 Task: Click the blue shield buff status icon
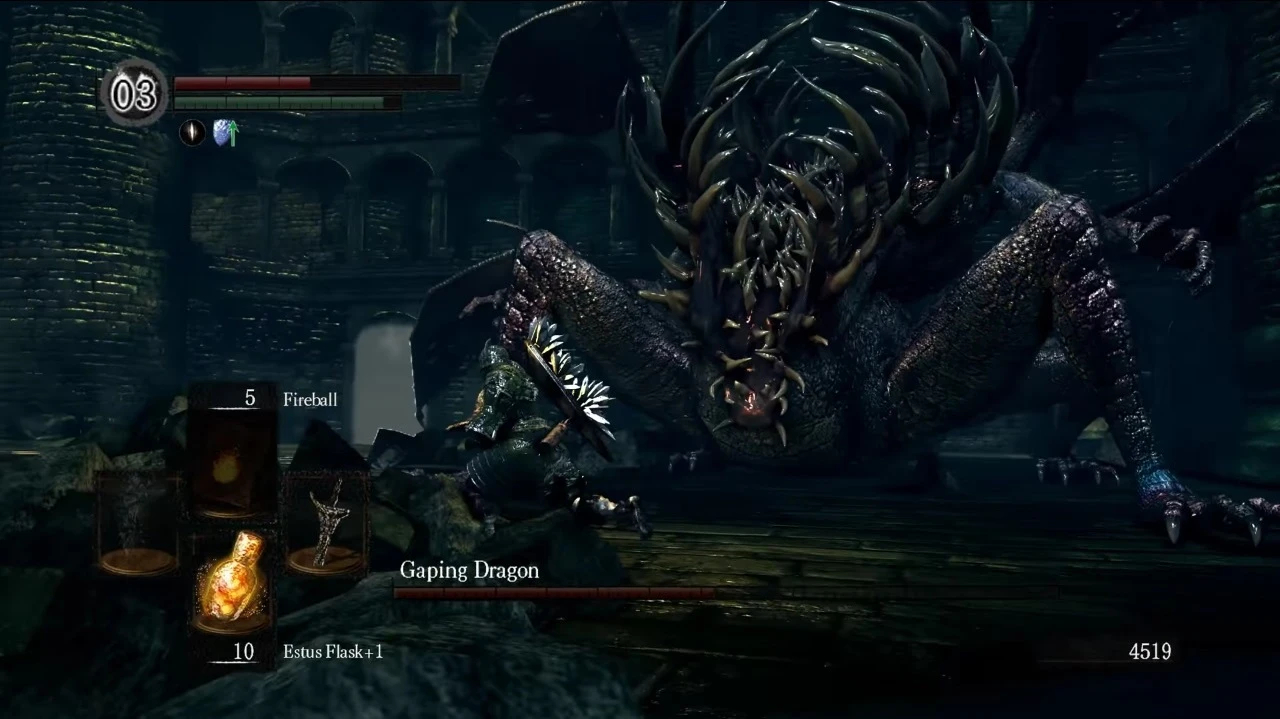point(224,133)
